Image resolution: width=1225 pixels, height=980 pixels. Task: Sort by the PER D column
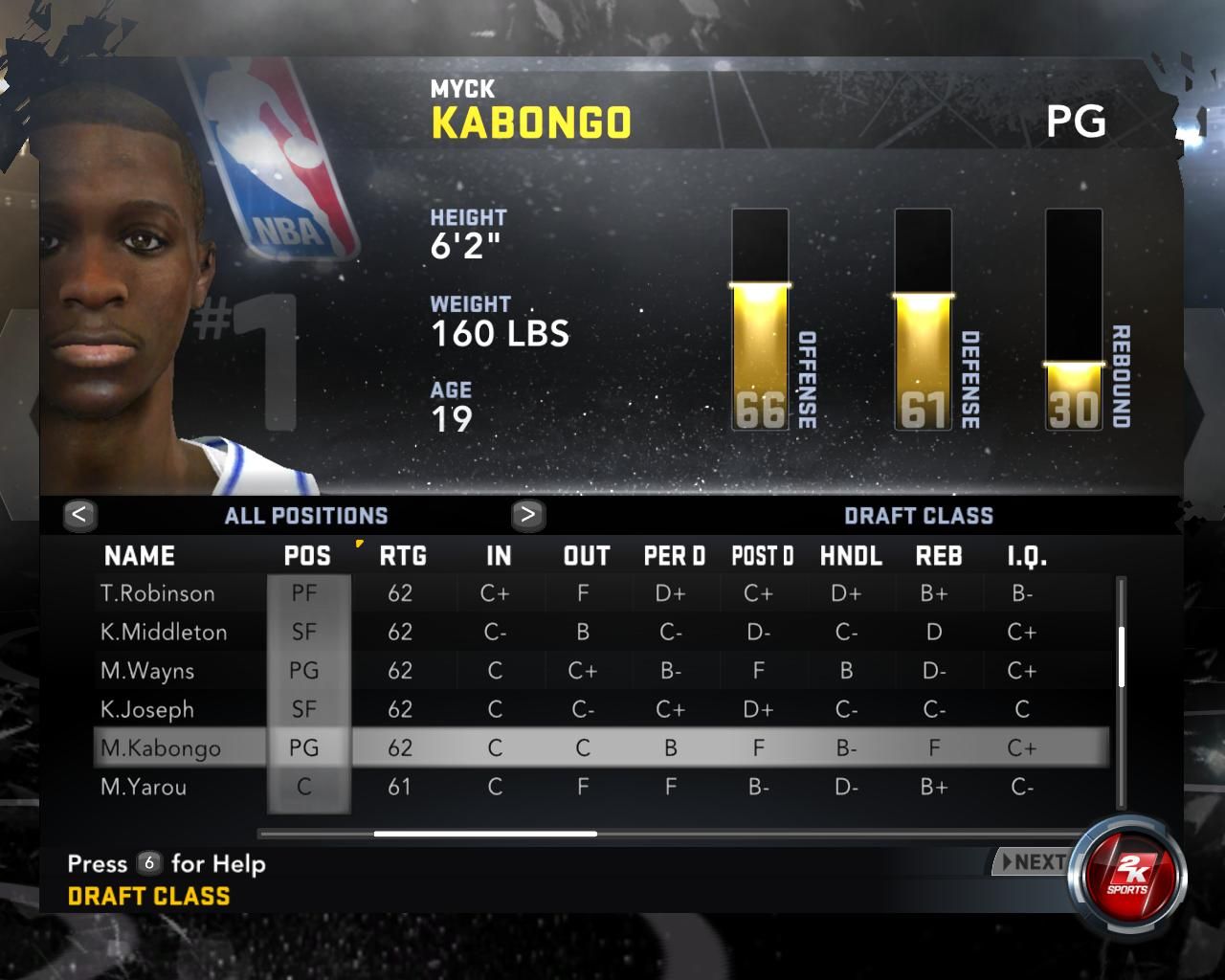[675, 556]
